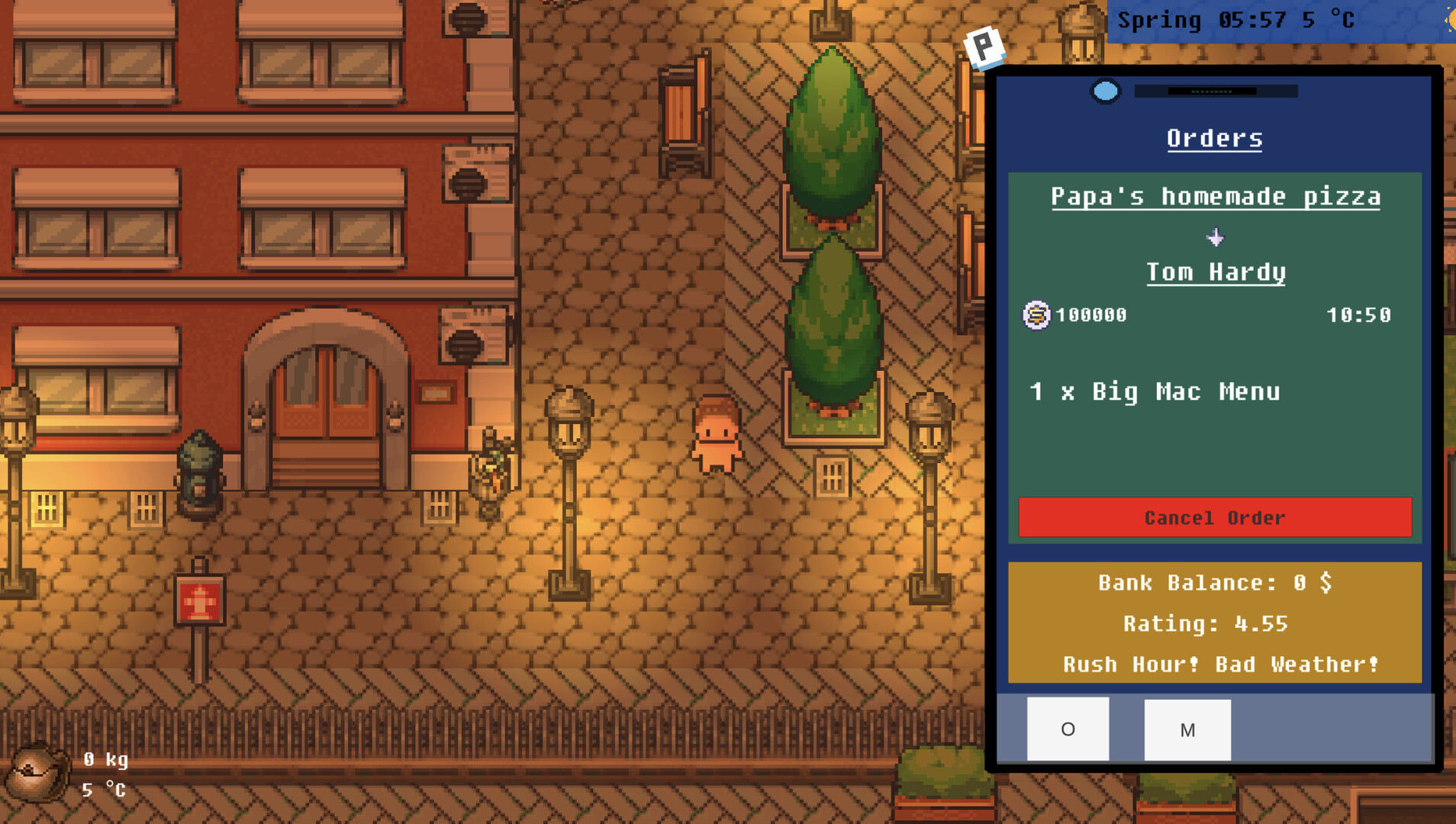Switch to the O tab on the phone

tap(1068, 729)
